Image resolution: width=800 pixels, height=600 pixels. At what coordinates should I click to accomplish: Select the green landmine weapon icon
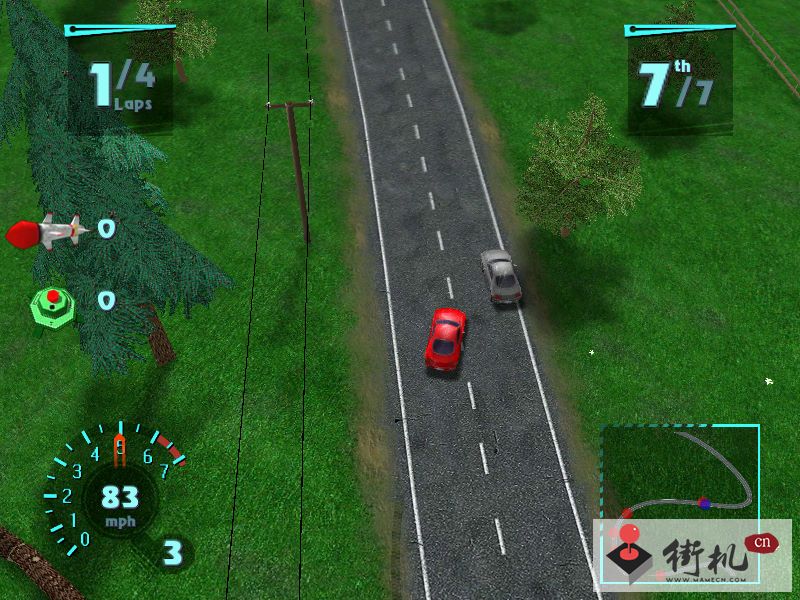click(51, 300)
